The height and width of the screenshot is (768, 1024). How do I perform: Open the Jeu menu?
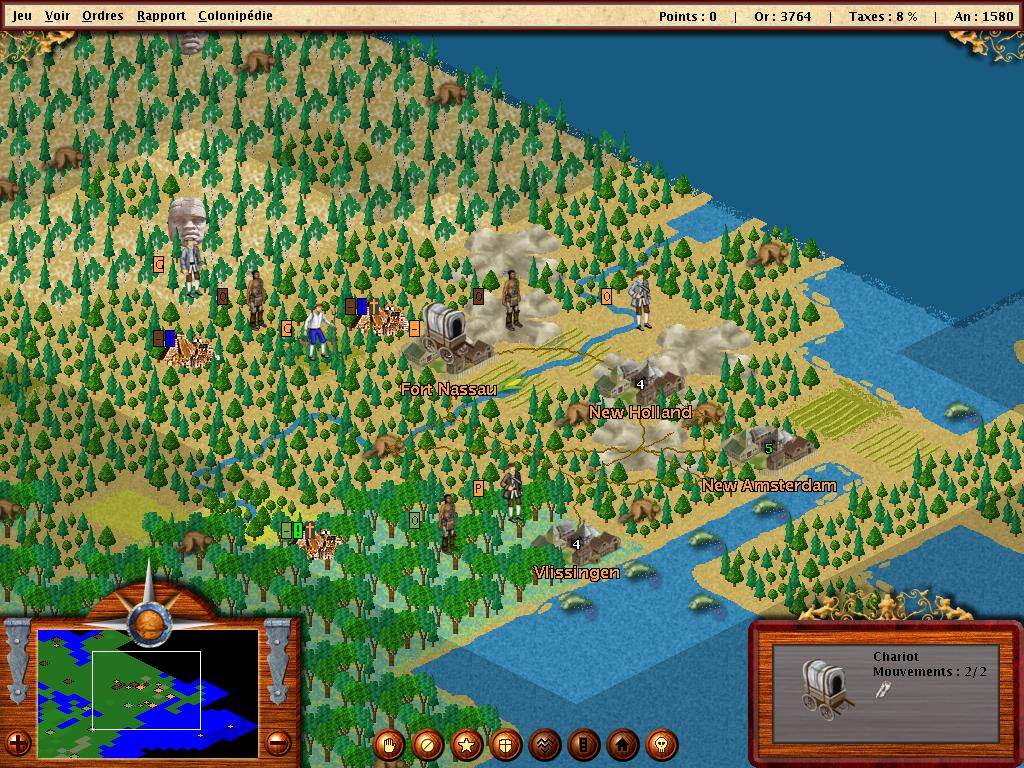[x=22, y=16]
